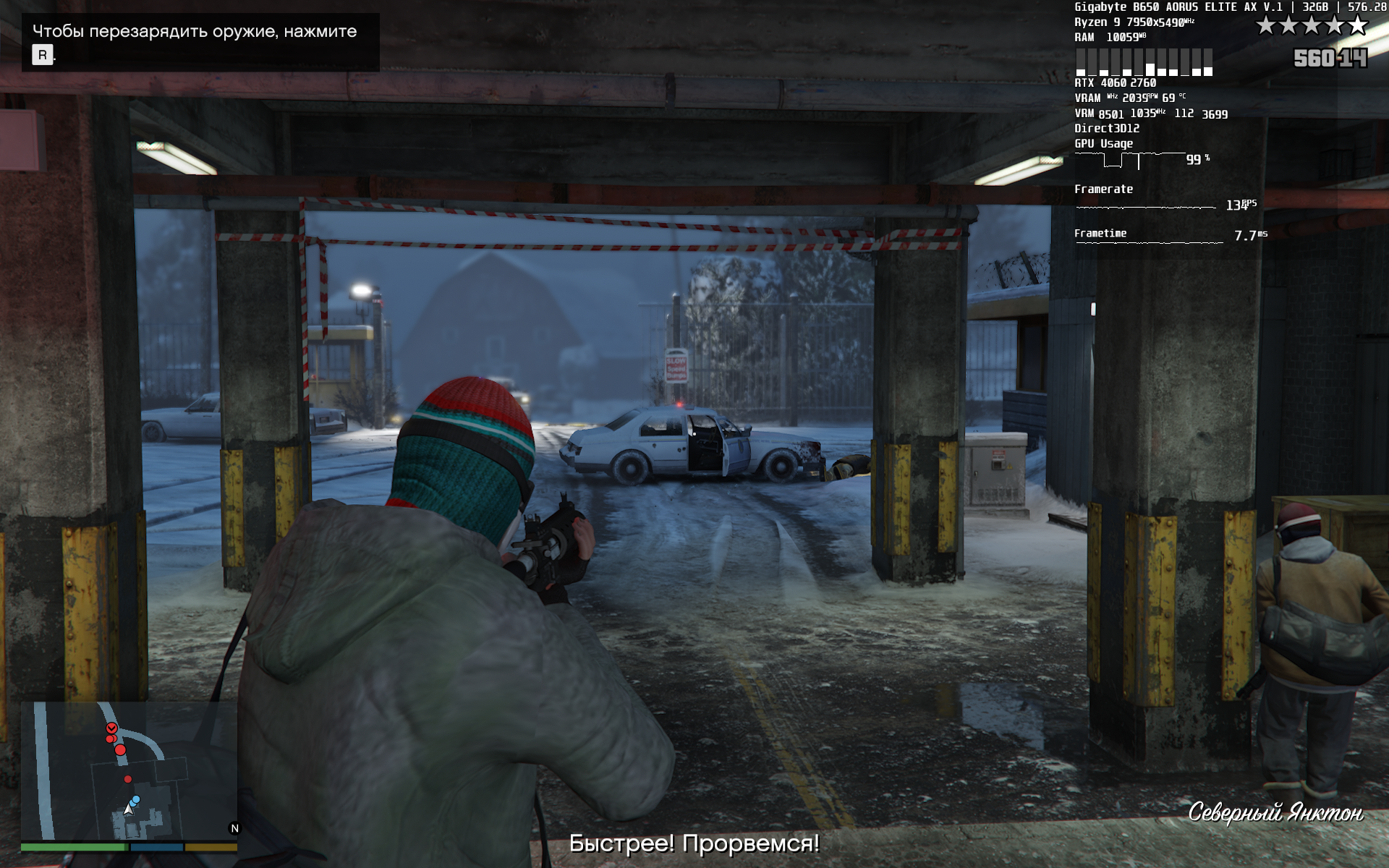Click the blue ally blip on the minimap
This screenshot has height=868, width=1389.
coord(136,799)
